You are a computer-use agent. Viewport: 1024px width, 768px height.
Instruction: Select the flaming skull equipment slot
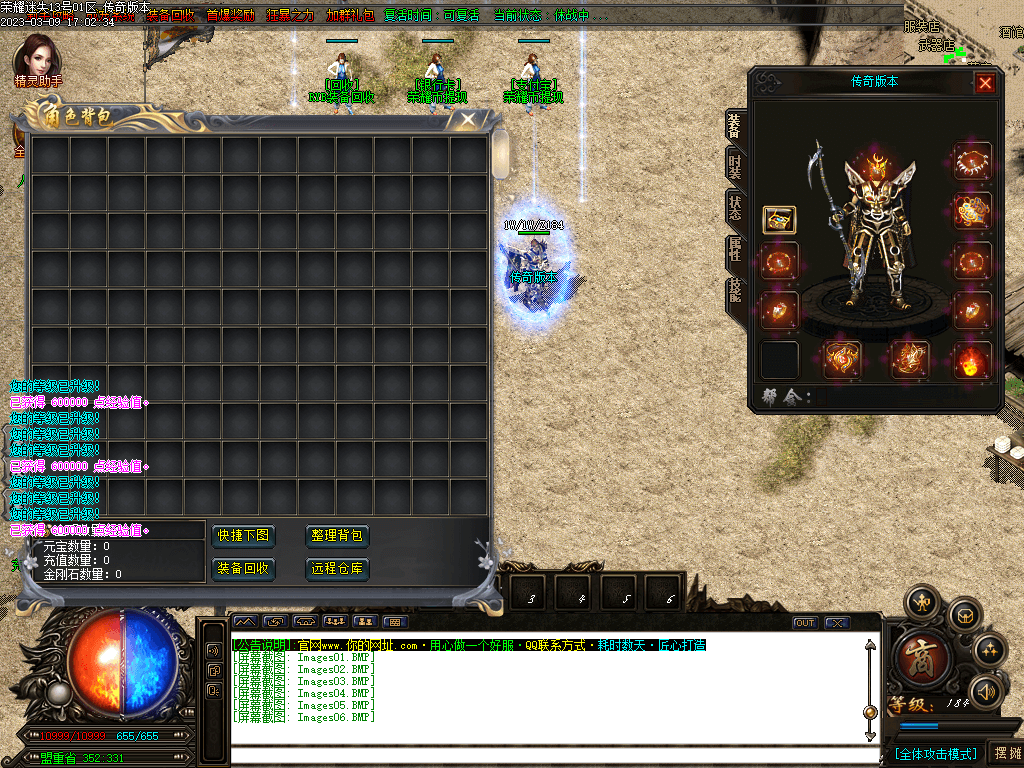click(x=972, y=360)
